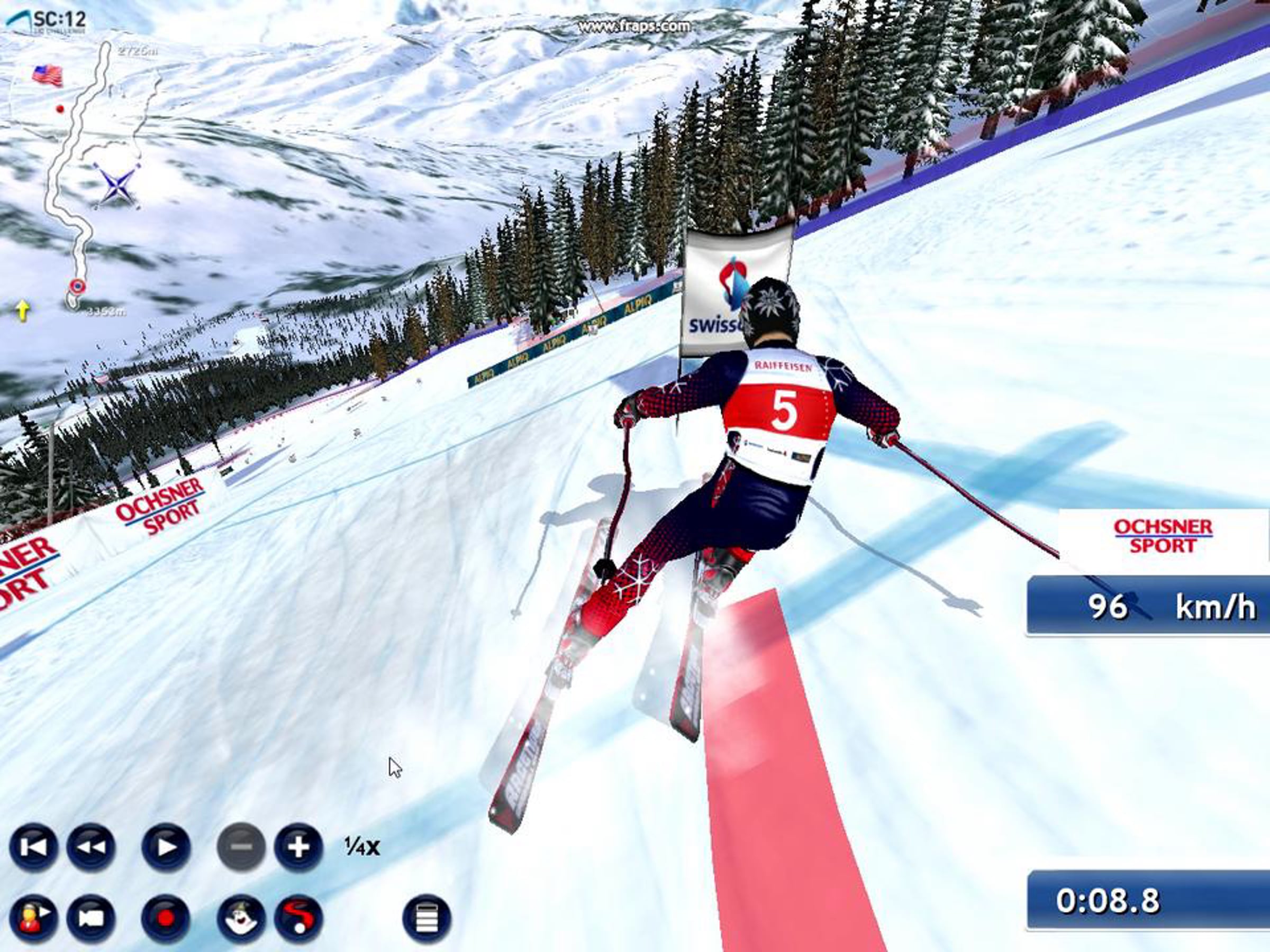Viewport: 1270px width, 952px height.
Task: Click the greyed-out minus speed button
Action: click(241, 847)
